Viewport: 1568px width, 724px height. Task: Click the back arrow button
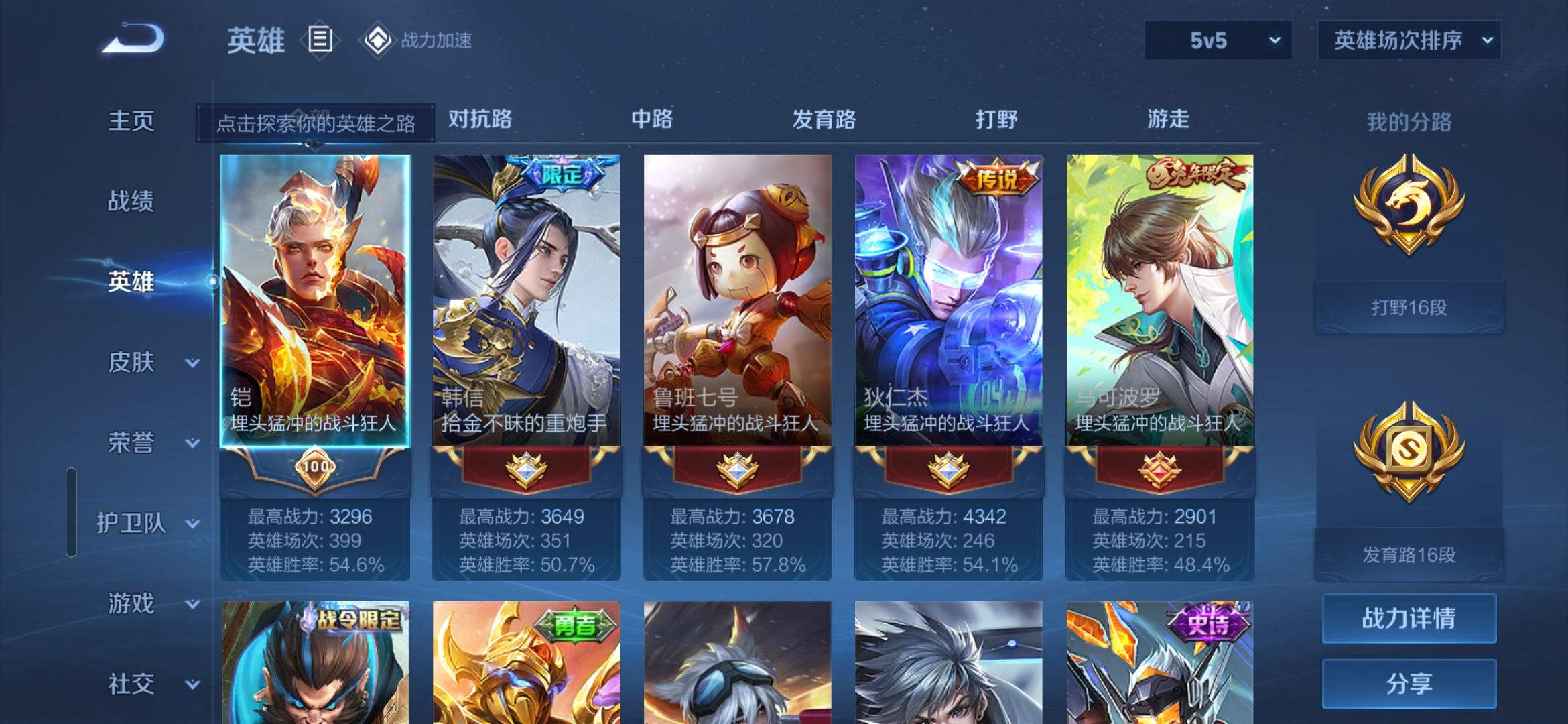133,39
